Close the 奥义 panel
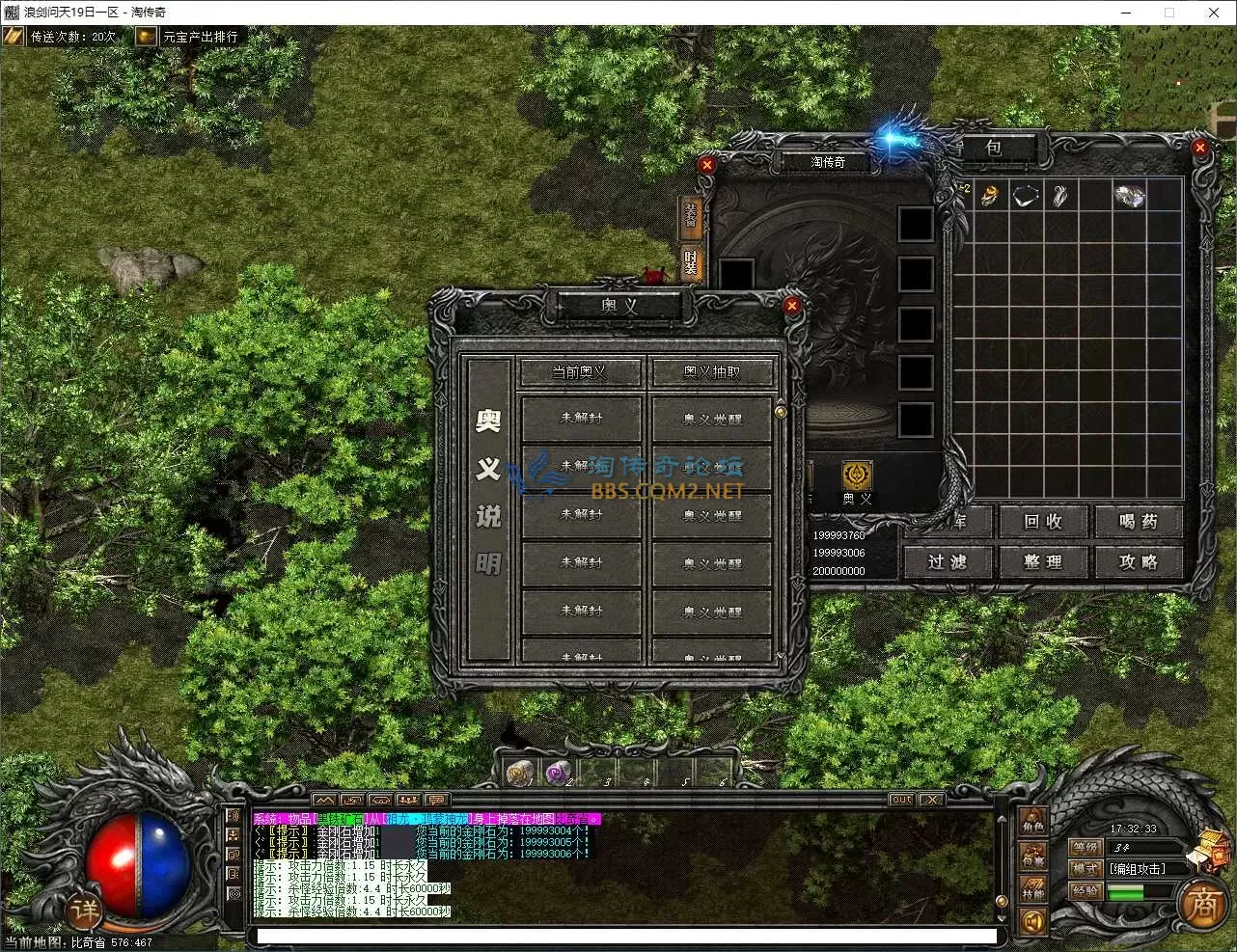Image resolution: width=1237 pixels, height=952 pixels. [792, 306]
